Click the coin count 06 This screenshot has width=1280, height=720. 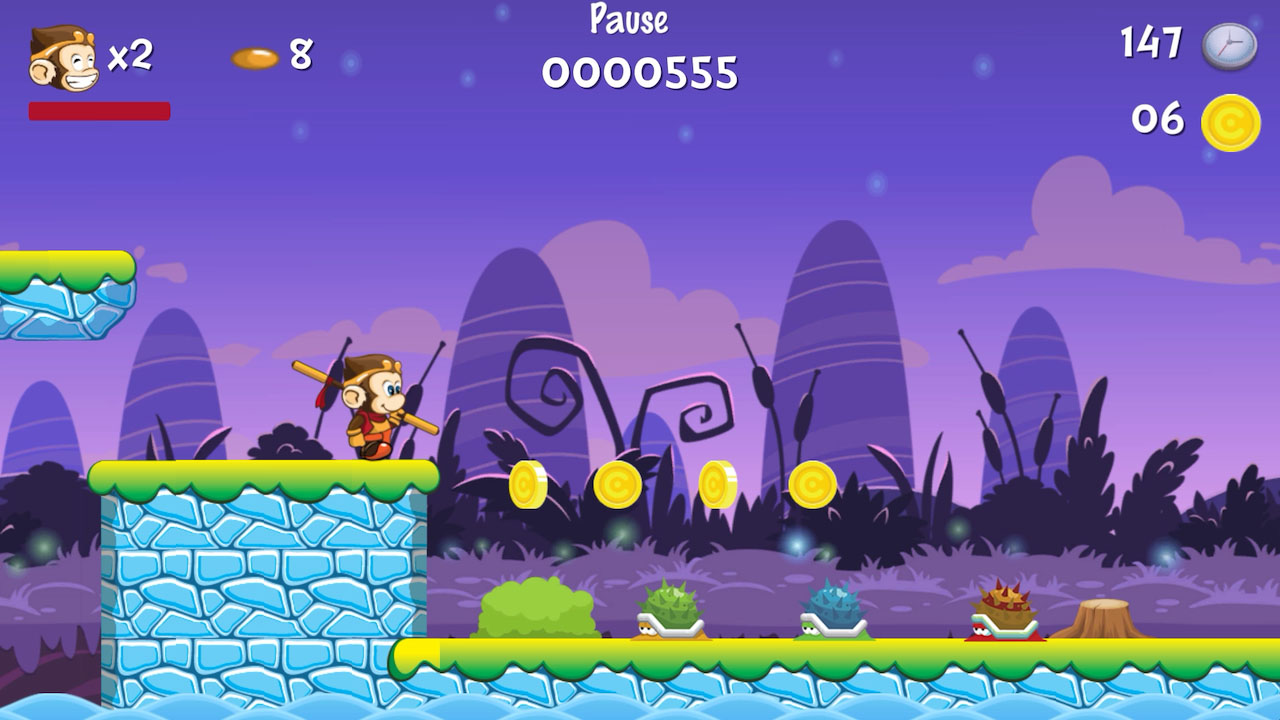[1156, 122]
